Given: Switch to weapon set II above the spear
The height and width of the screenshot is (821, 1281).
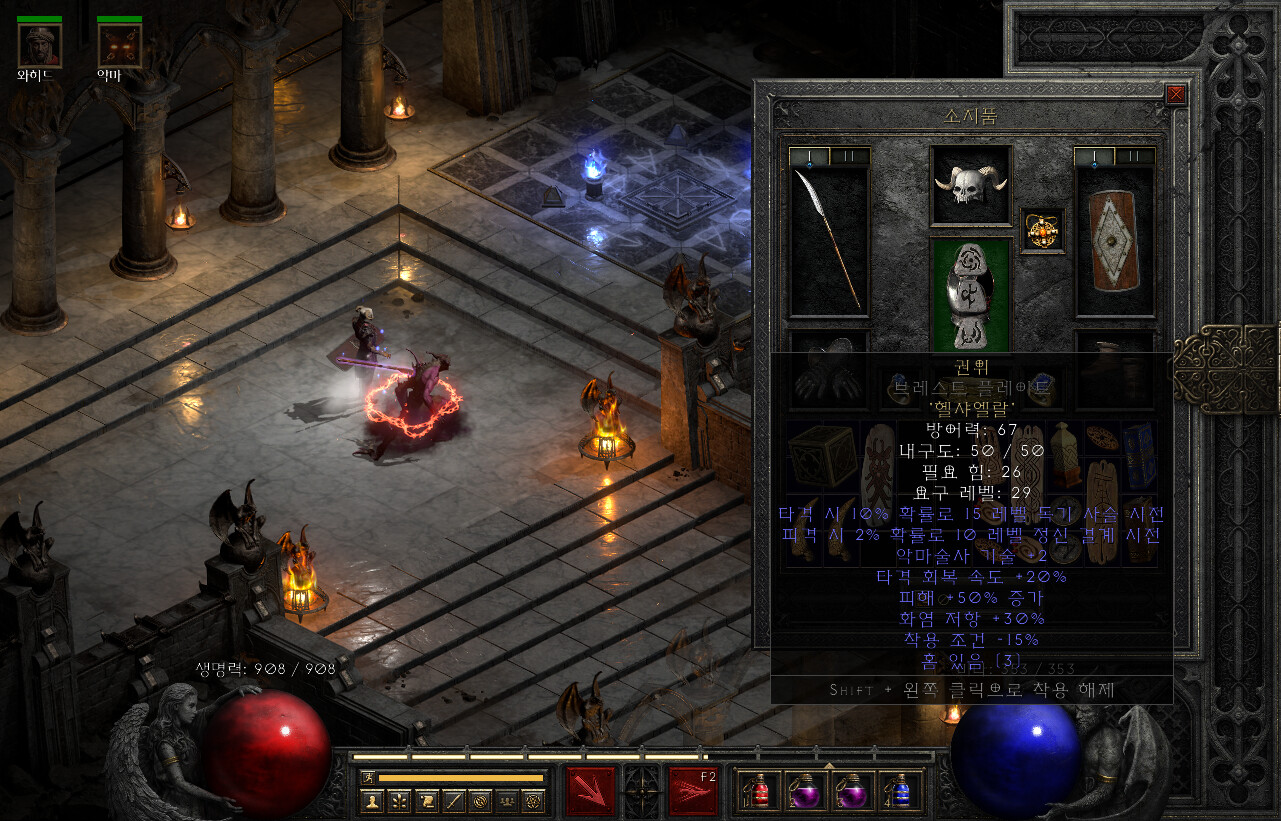Looking at the screenshot, I should point(851,156).
